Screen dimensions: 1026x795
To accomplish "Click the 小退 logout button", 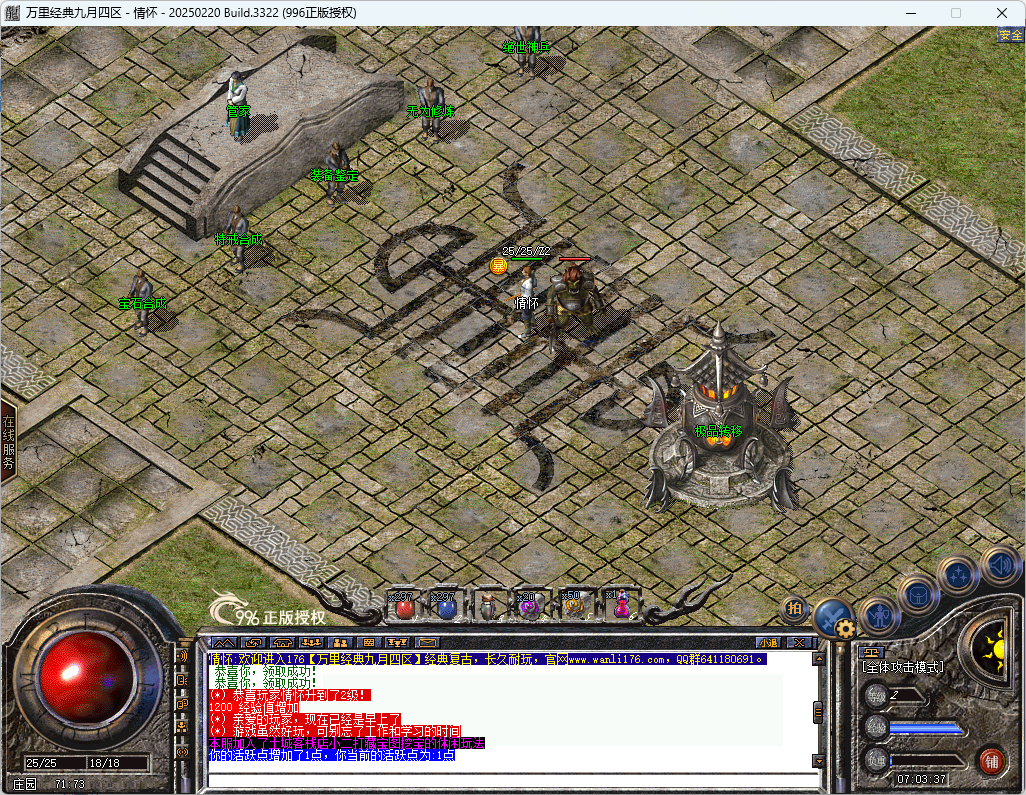I will (x=768, y=643).
